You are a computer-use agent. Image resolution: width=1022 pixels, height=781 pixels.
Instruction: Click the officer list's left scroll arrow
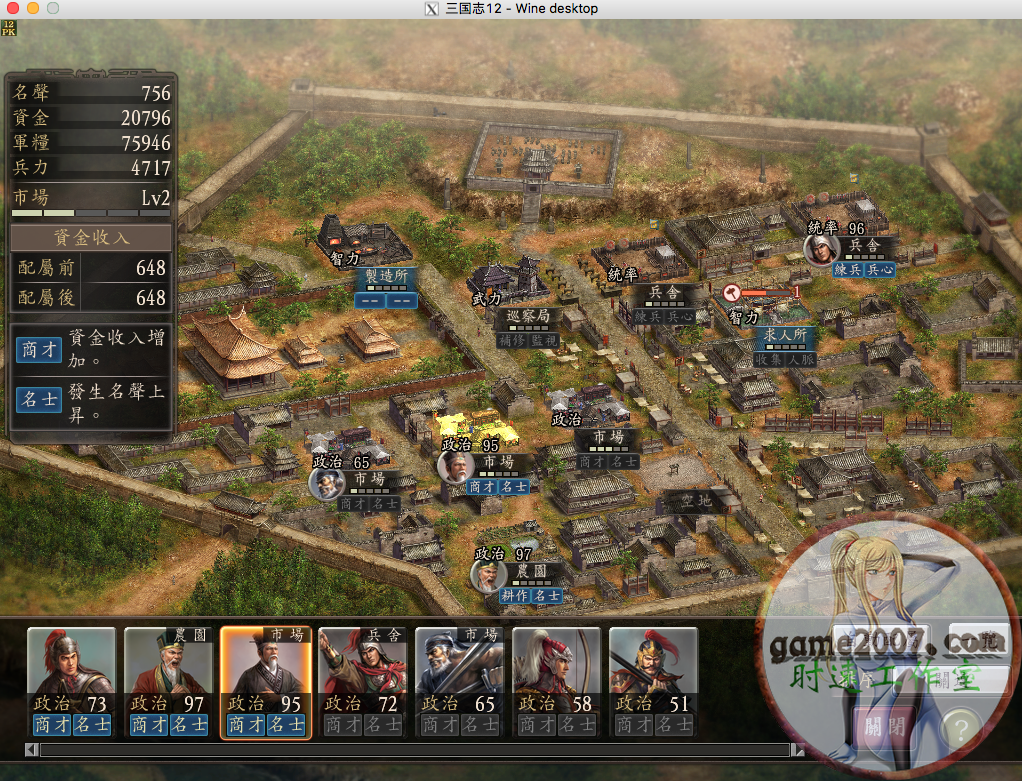tap(32, 749)
